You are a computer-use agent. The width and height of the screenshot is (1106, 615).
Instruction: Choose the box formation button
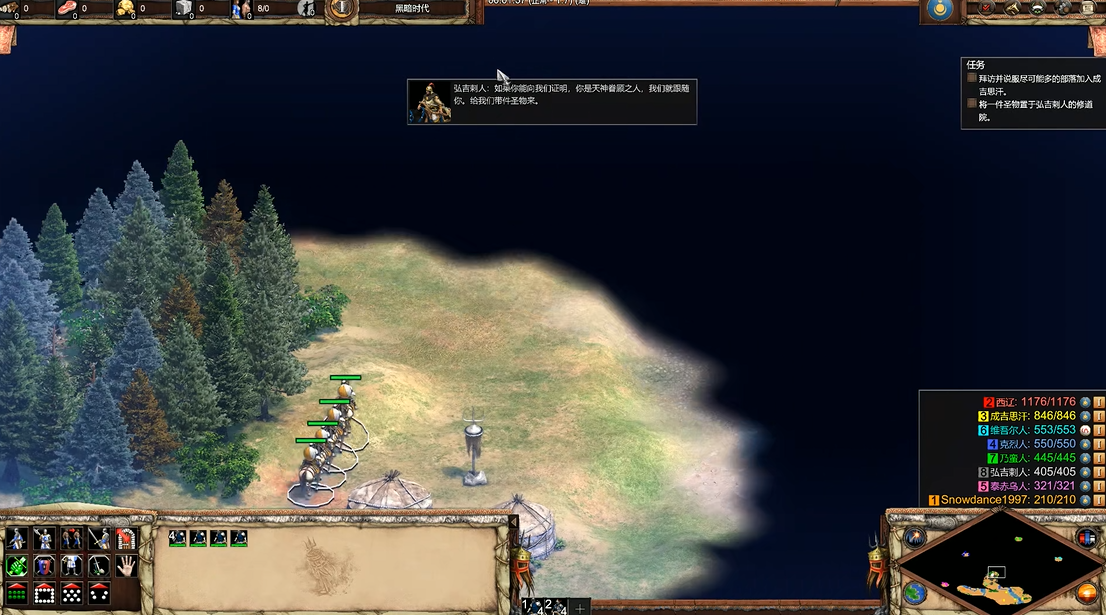click(x=44, y=593)
